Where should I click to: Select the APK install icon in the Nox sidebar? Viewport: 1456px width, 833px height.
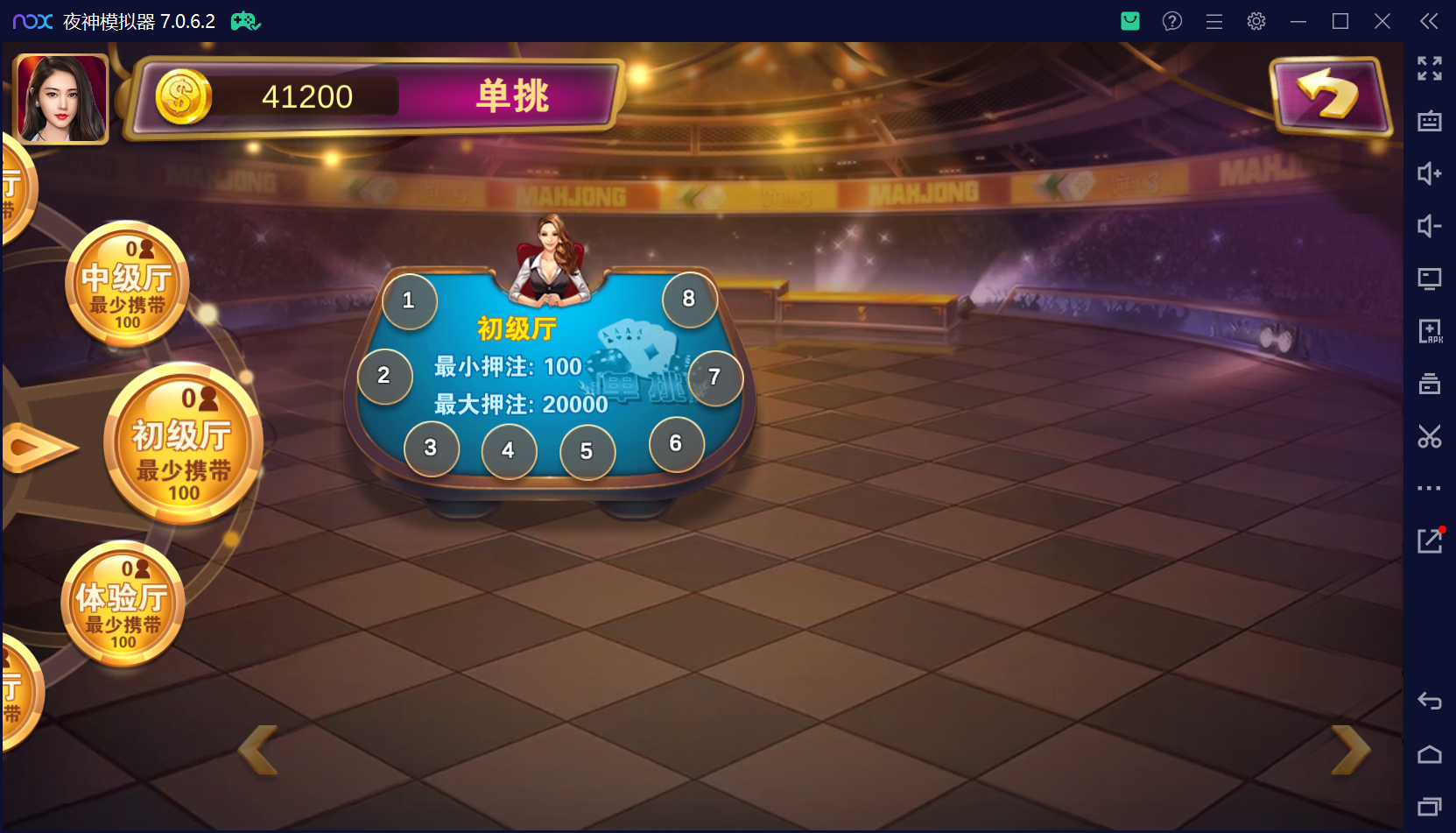pyautogui.click(x=1430, y=331)
